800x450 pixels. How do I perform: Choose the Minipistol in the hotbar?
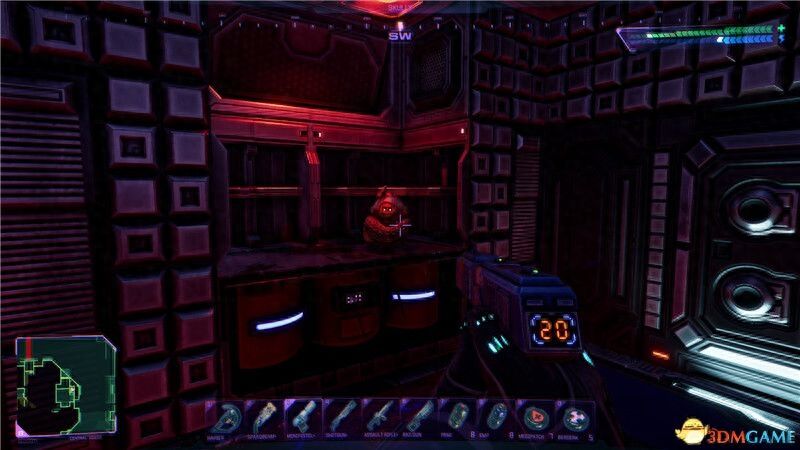click(302, 416)
